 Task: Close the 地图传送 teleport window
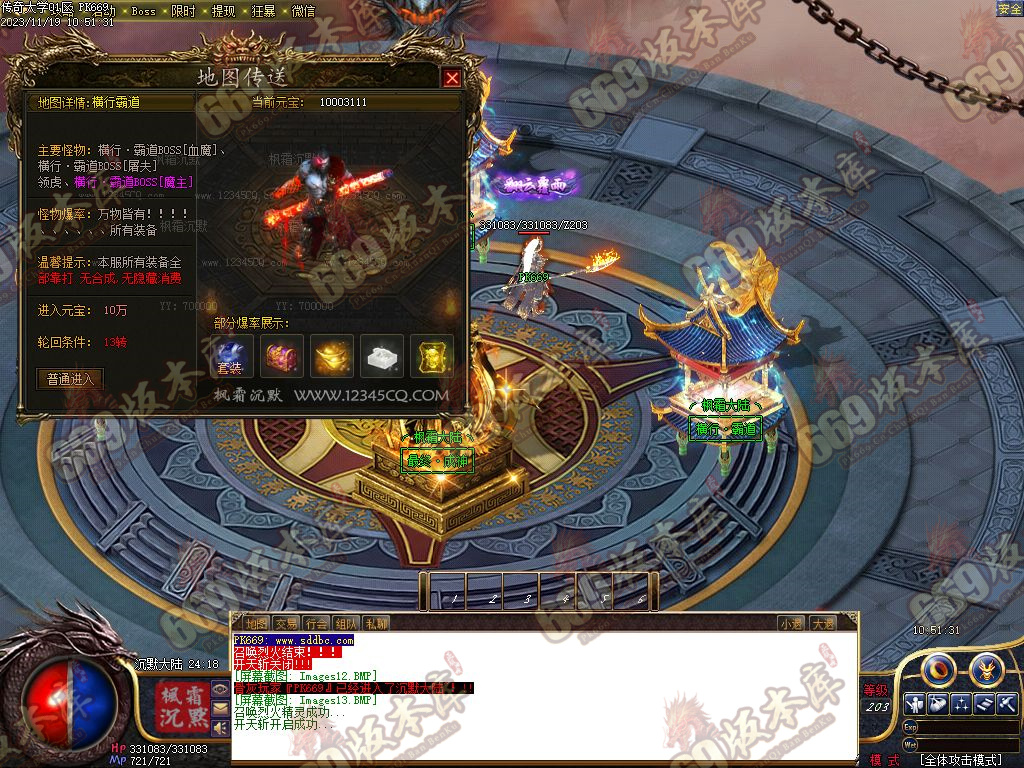452,78
